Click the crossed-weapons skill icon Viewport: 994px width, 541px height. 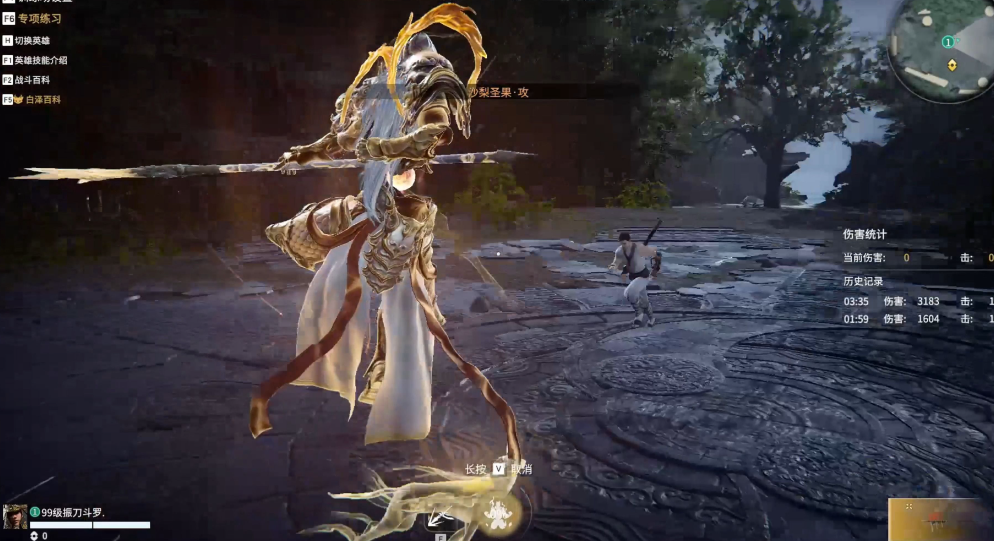point(436,516)
